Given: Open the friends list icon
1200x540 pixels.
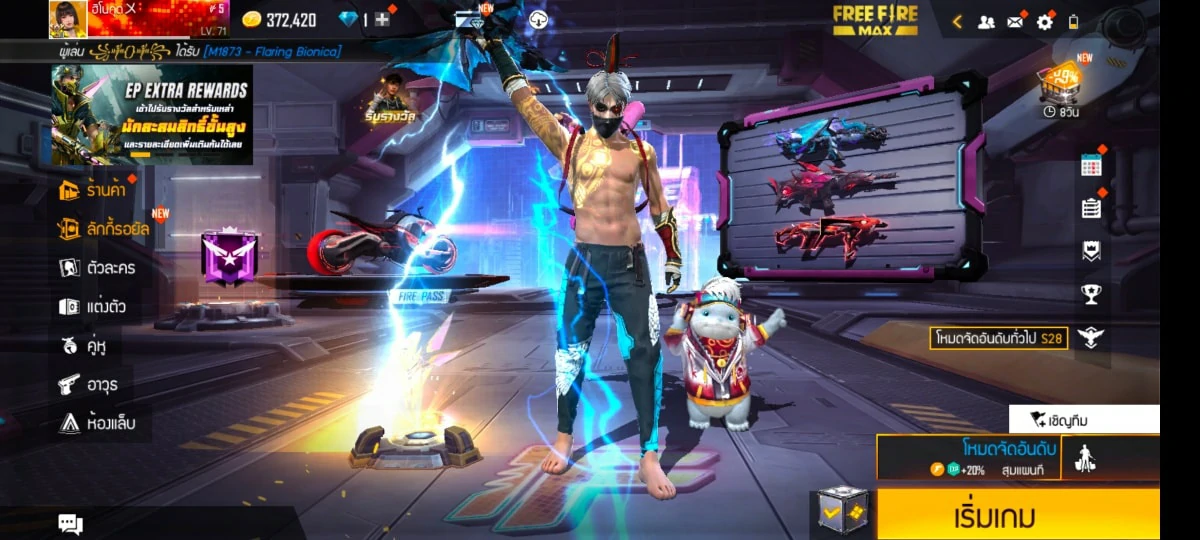Looking at the screenshot, I should pos(986,21).
